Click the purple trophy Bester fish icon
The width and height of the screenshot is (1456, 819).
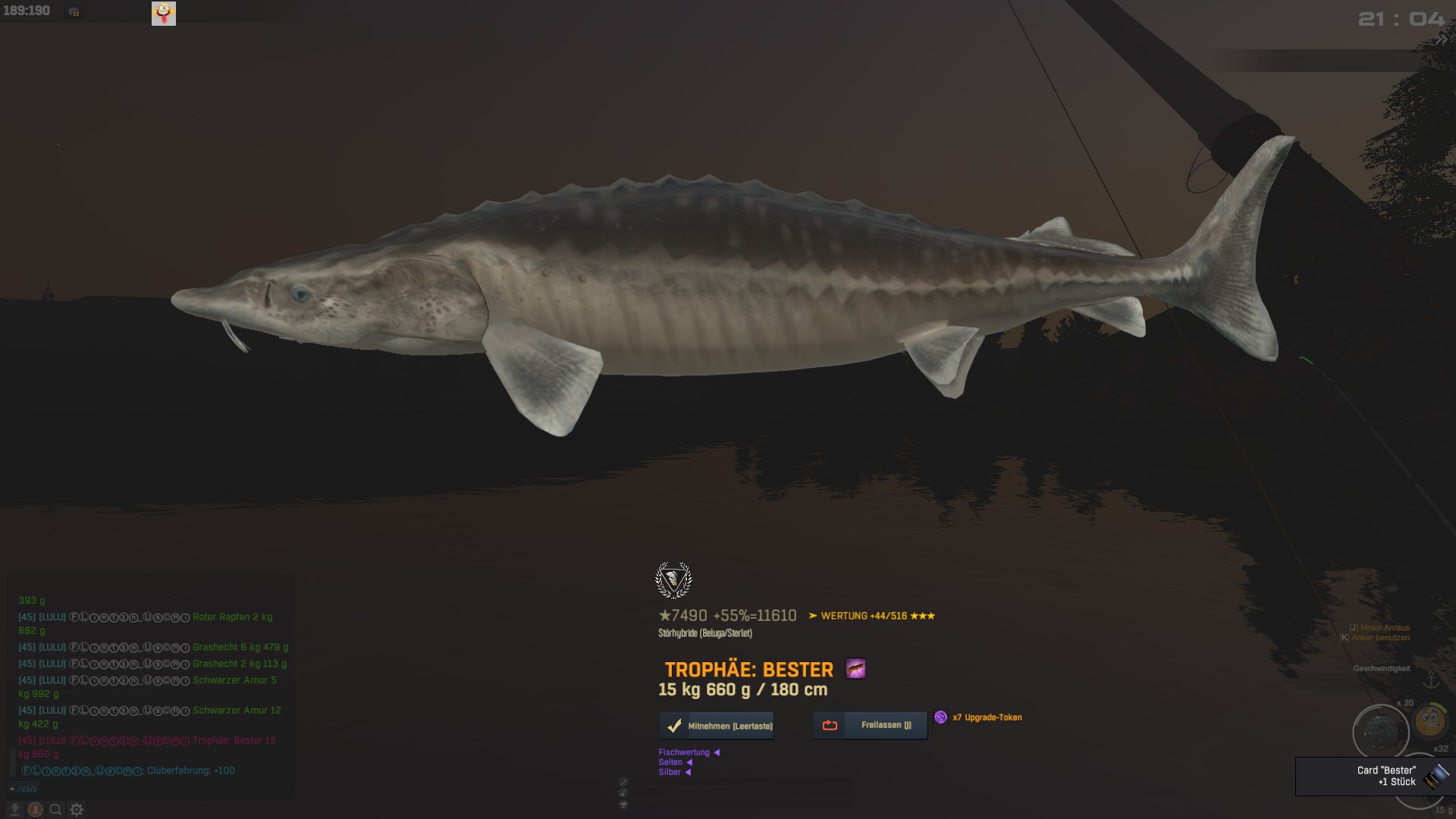(x=855, y=669)
